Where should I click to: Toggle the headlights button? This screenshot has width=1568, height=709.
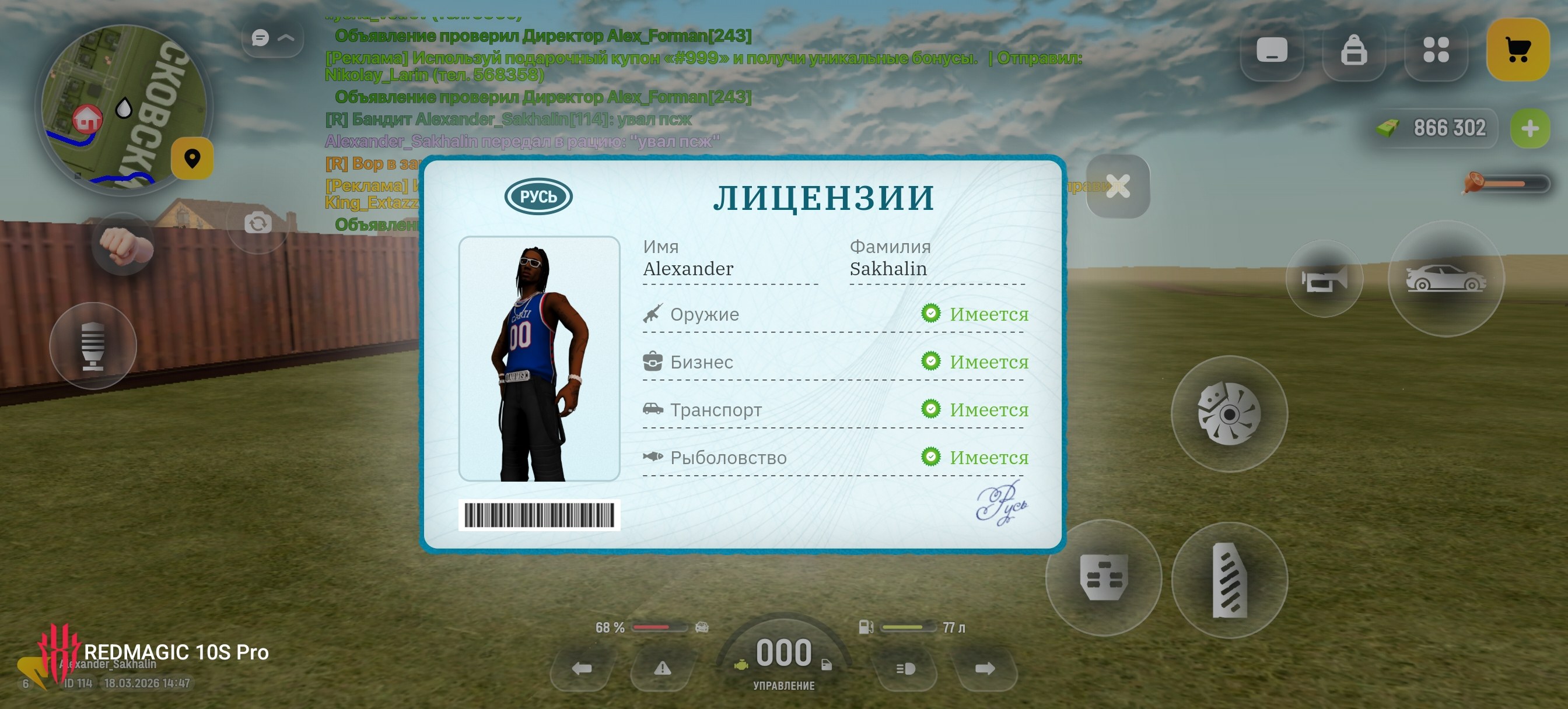[905, 669]
